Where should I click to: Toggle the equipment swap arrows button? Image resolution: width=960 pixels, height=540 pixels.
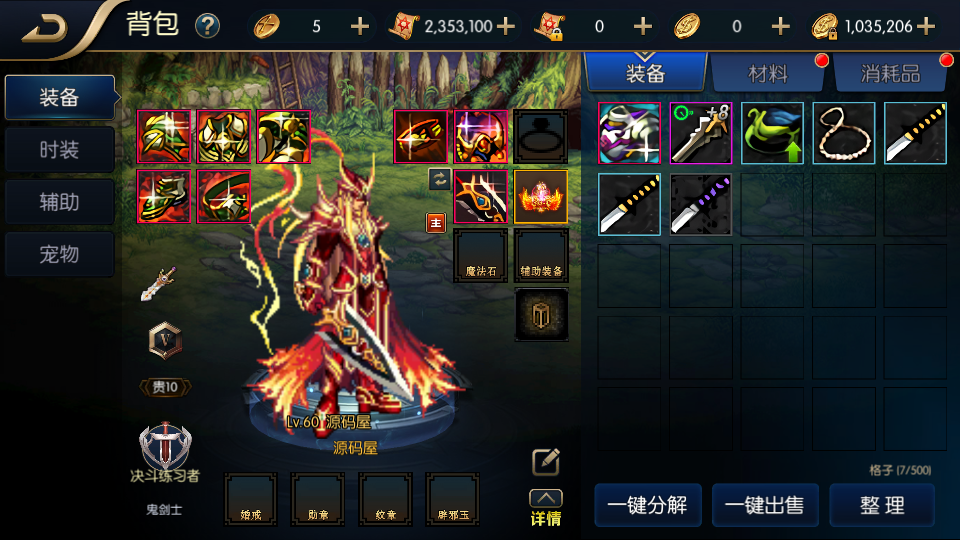tap(438, 179)
